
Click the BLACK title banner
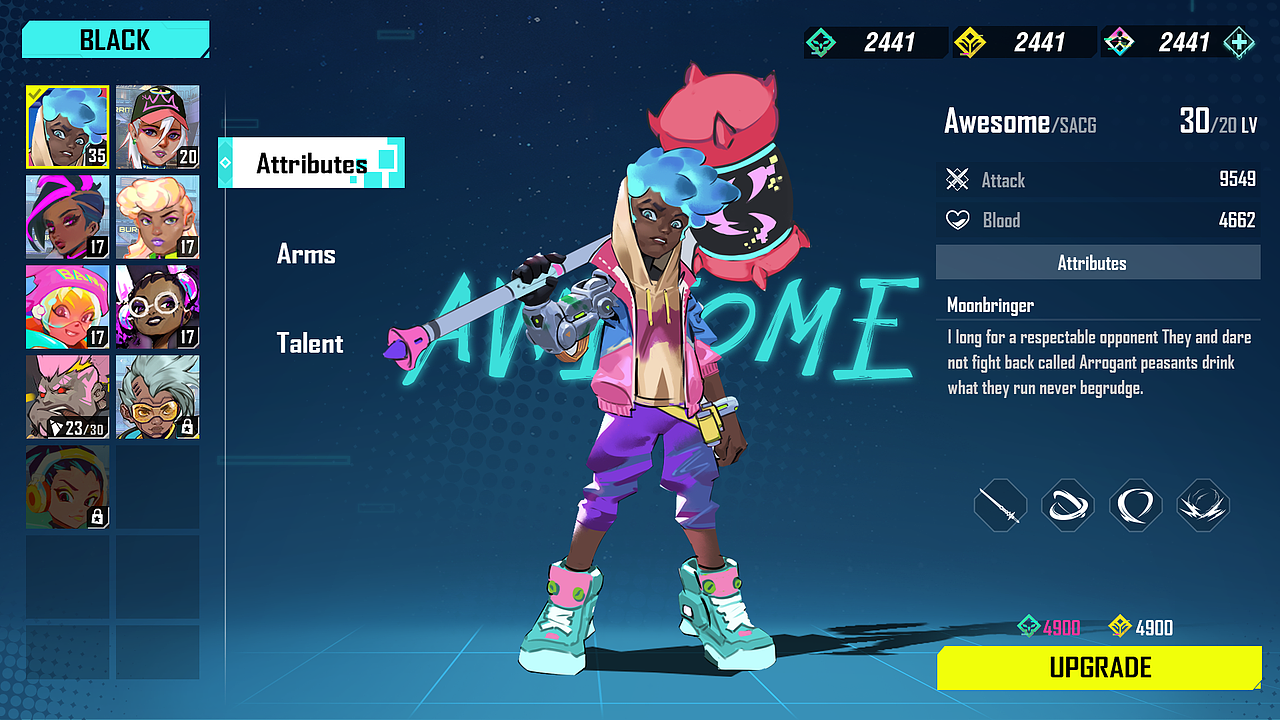coord(115,40)
